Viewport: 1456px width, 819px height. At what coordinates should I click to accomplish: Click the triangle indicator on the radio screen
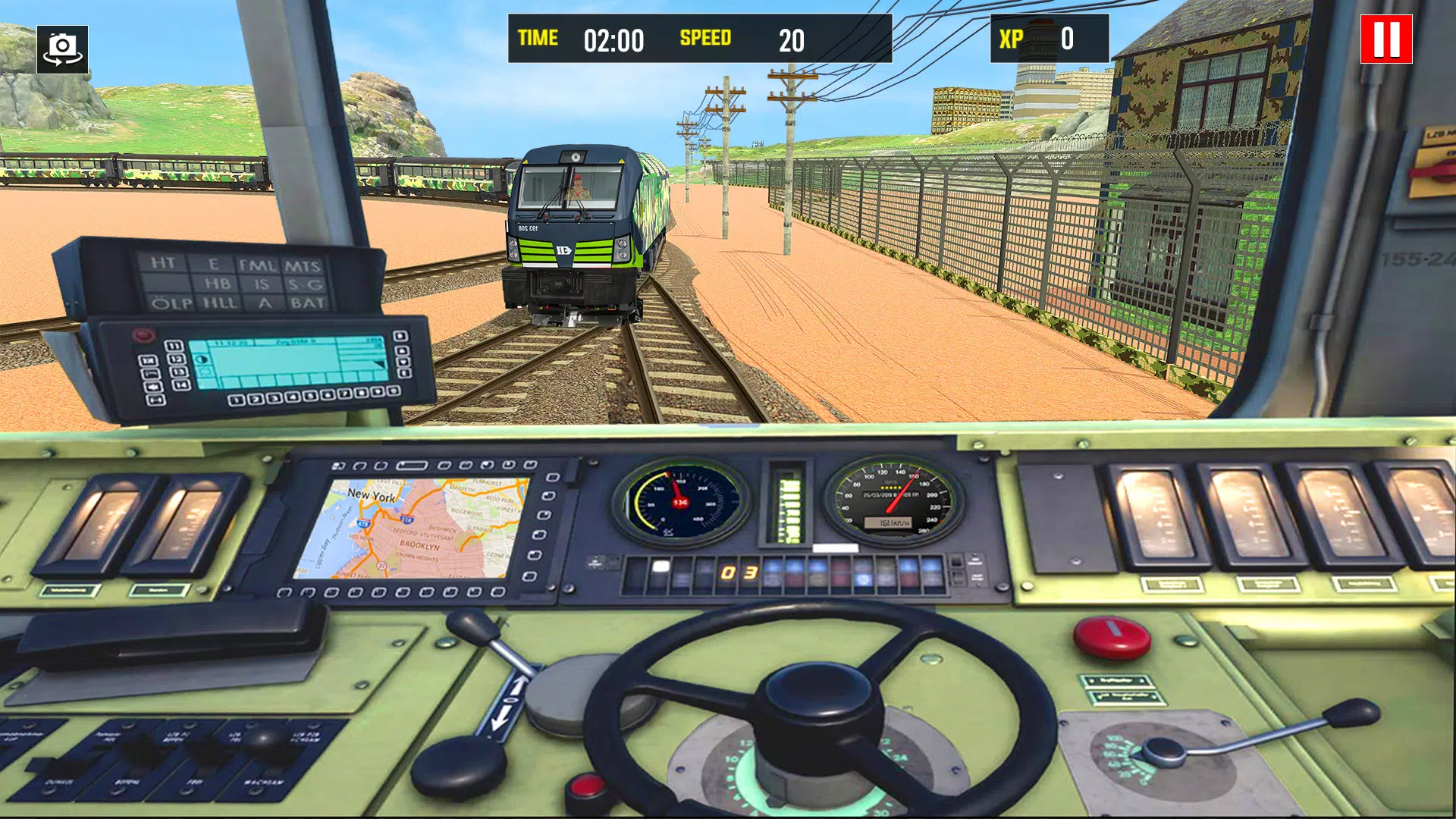(378, 364)
